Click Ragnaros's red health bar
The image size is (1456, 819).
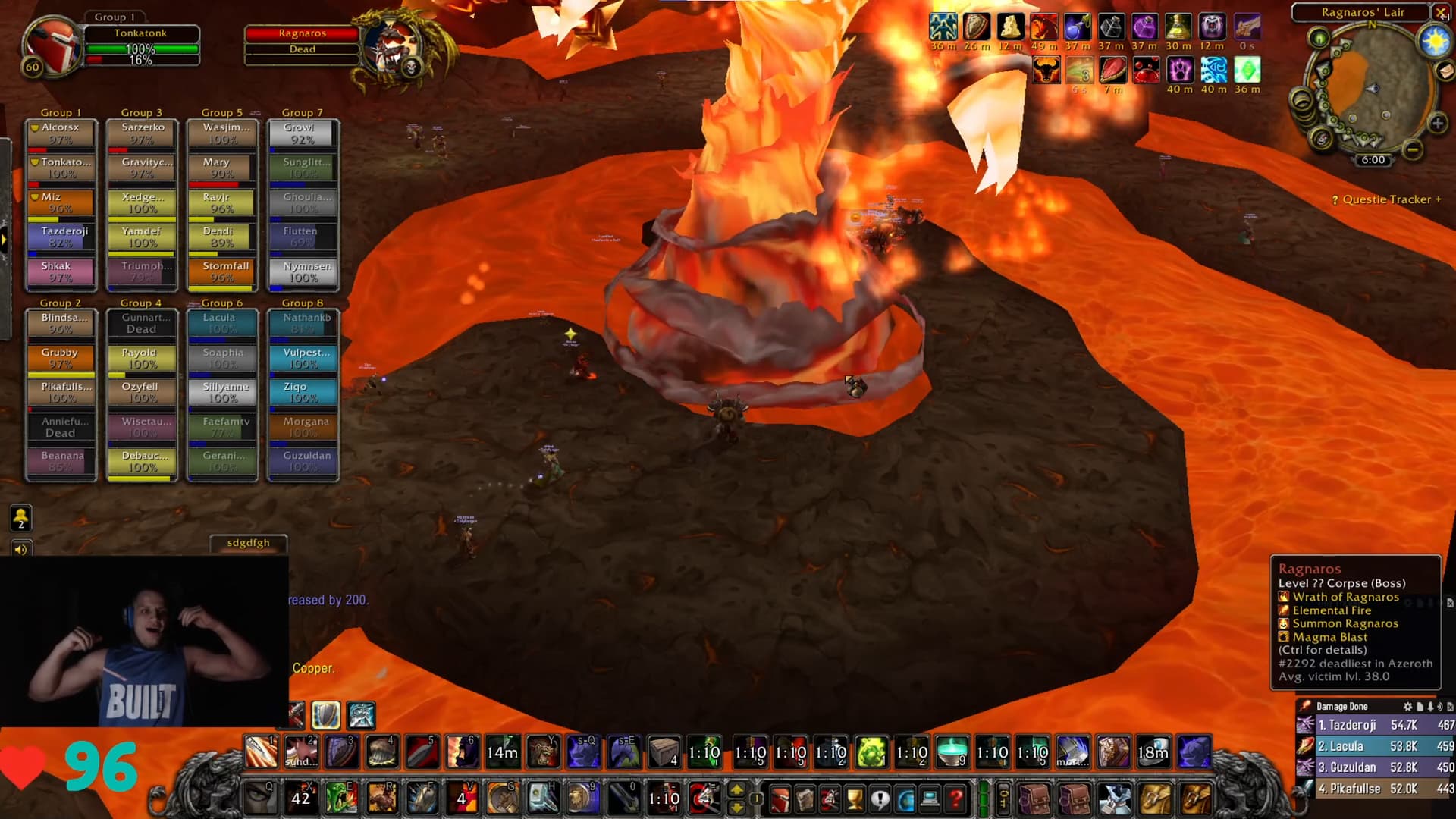tap(303, 33)
